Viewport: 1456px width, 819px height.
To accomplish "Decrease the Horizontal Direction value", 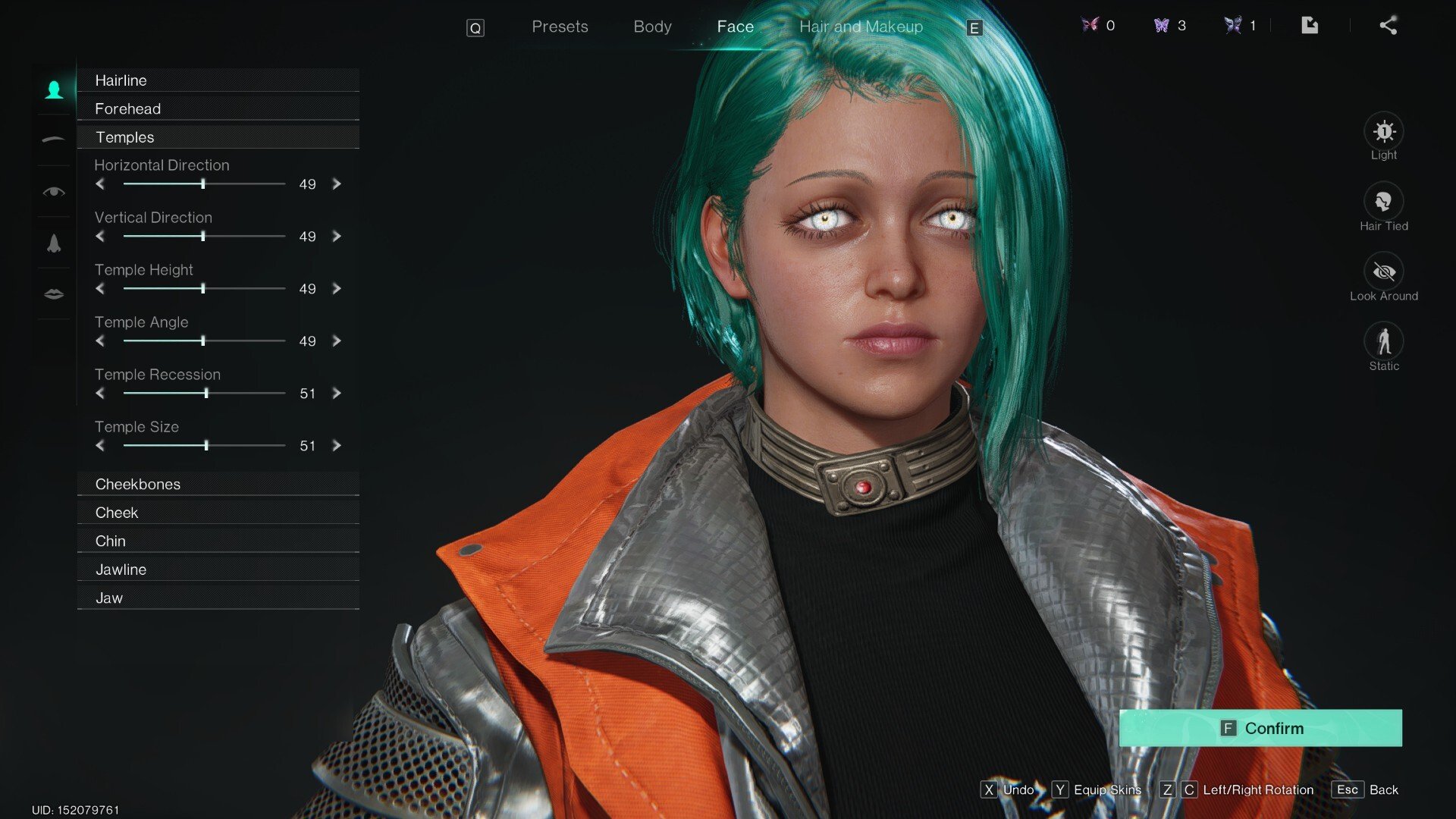I will [100, 184].
